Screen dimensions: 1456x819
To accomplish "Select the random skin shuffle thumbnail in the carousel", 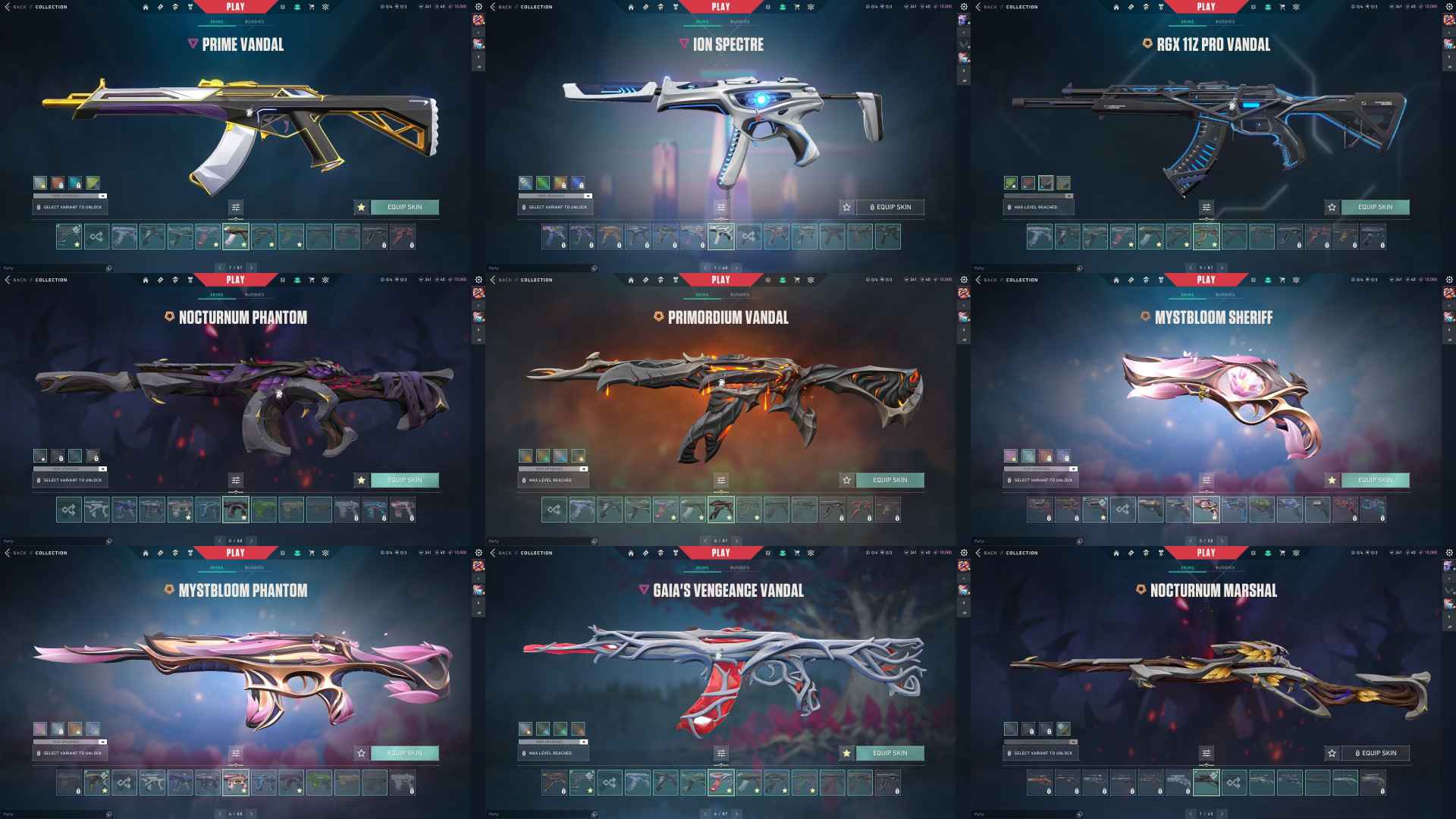I will click(x=97, y=236).
